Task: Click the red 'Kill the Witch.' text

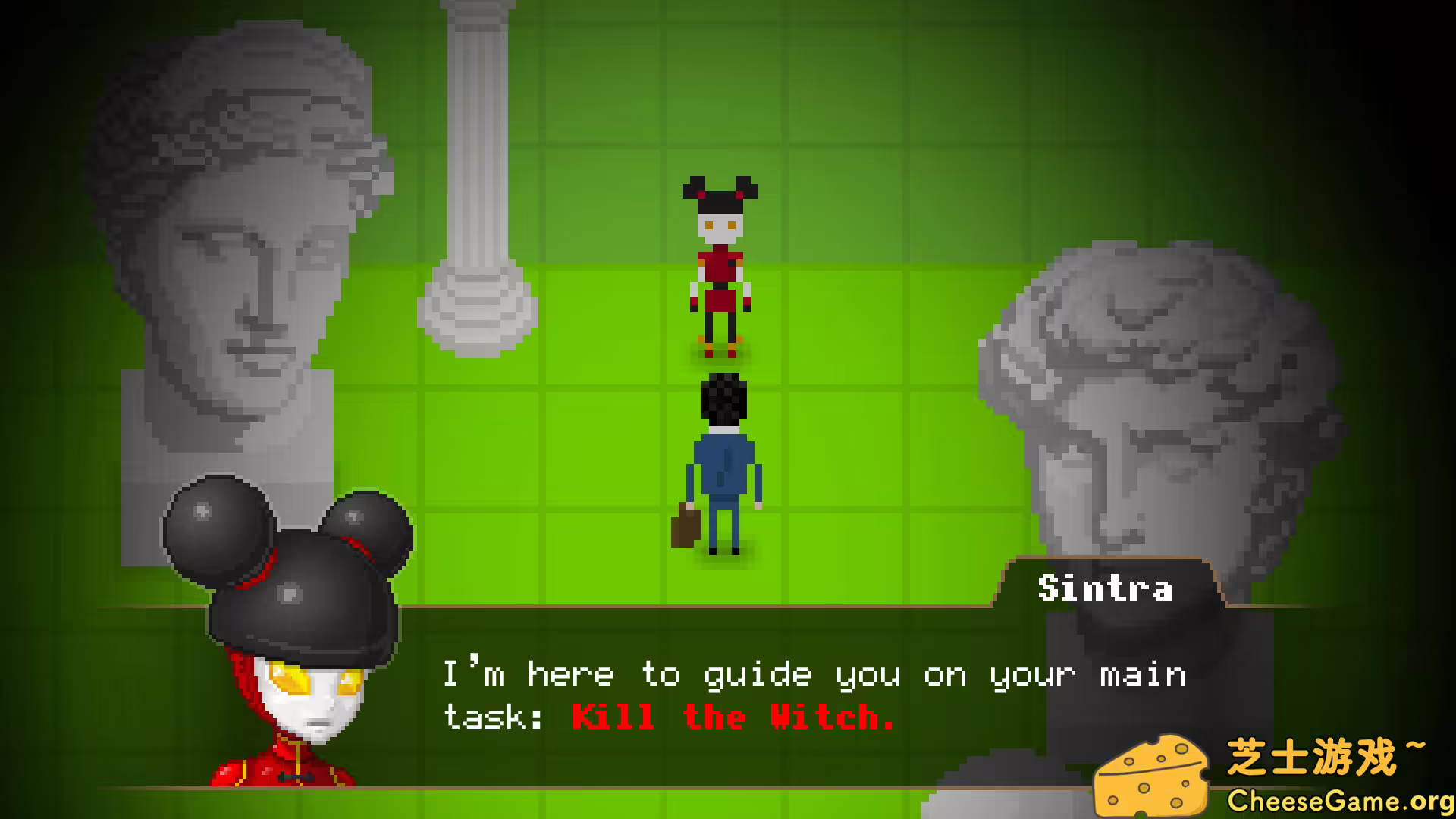Action: 732,716
